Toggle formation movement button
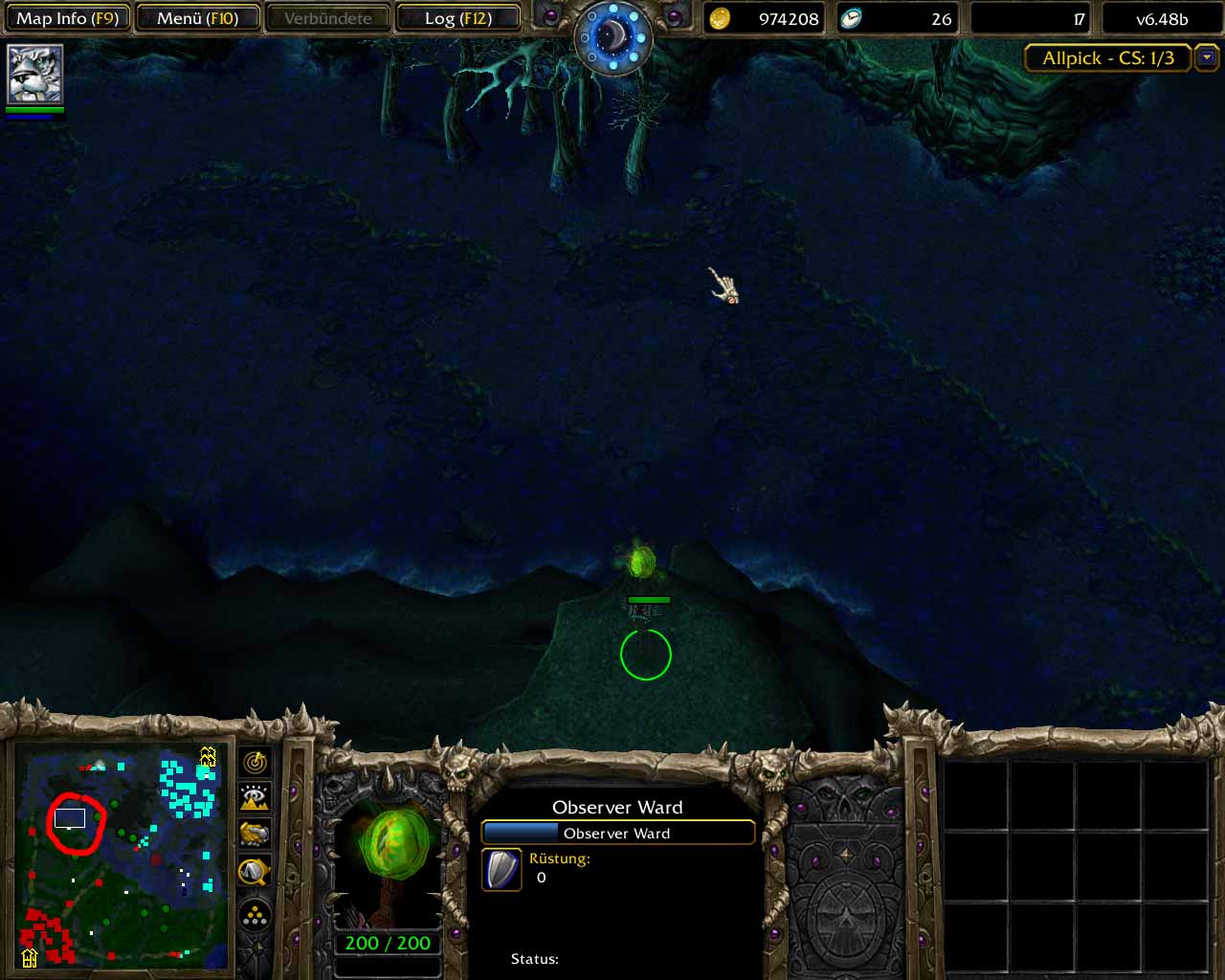The height and width of the screenshot is (980, 1225). [x=255, y=916]
